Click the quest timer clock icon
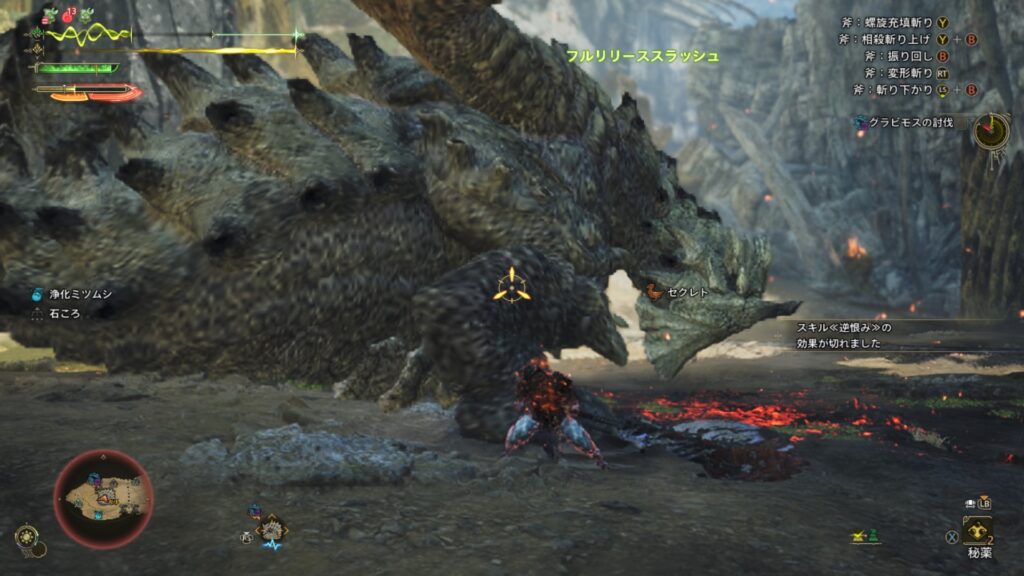Viewport: 1024px width, 576px height. point(991,130)
